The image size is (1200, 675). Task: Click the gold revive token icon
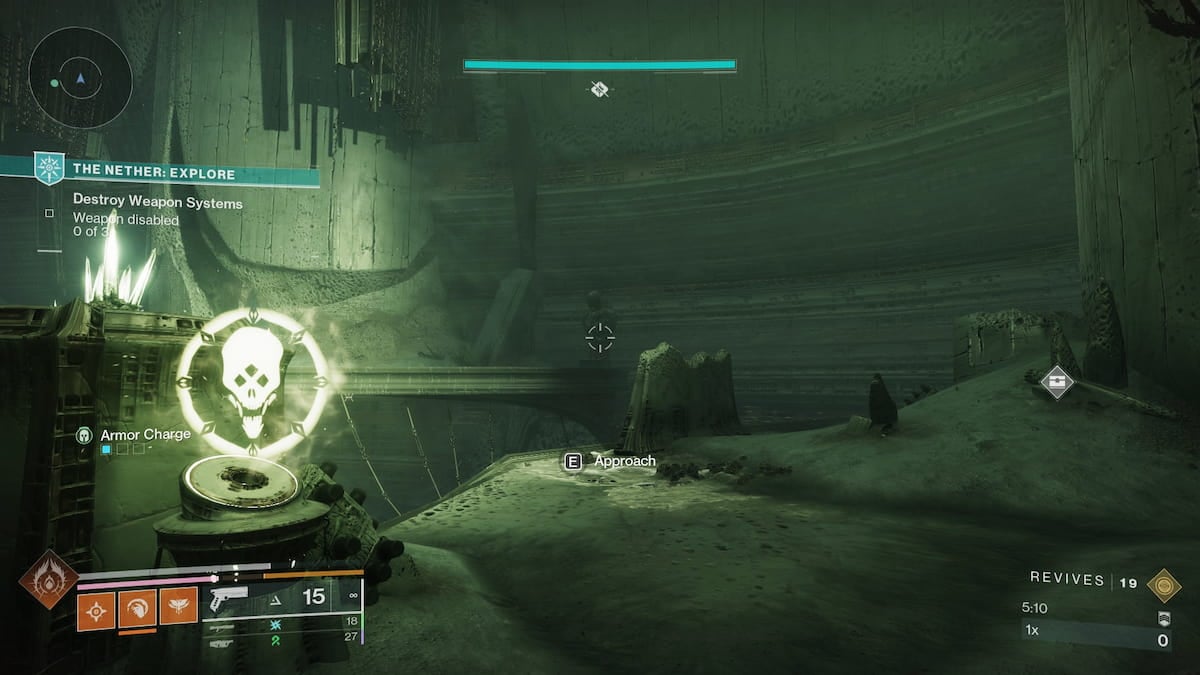click(x=1163, y=584)
